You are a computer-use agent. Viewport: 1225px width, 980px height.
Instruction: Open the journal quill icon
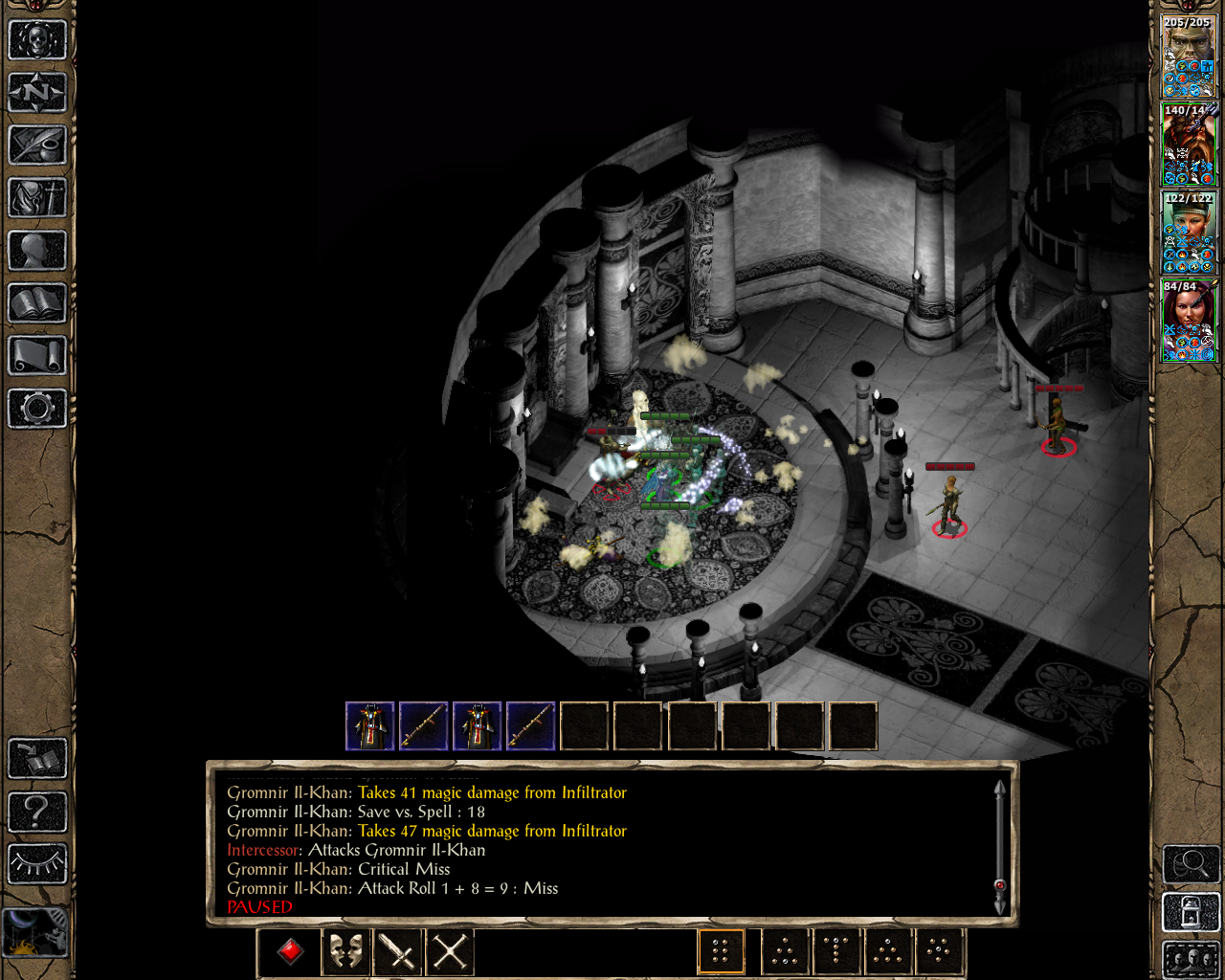[x=38, y=145]
